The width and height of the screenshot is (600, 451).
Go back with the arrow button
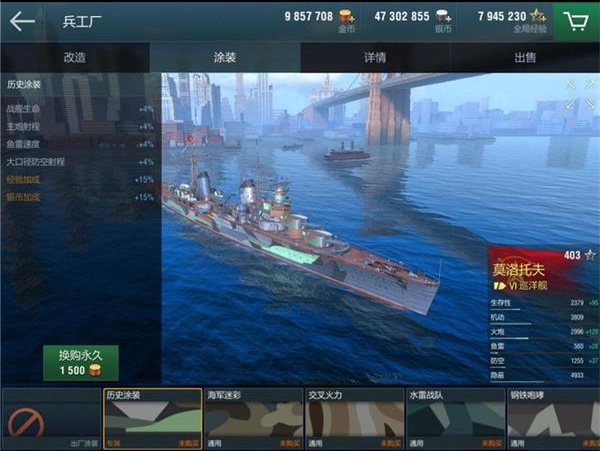(x=21, y=20)
